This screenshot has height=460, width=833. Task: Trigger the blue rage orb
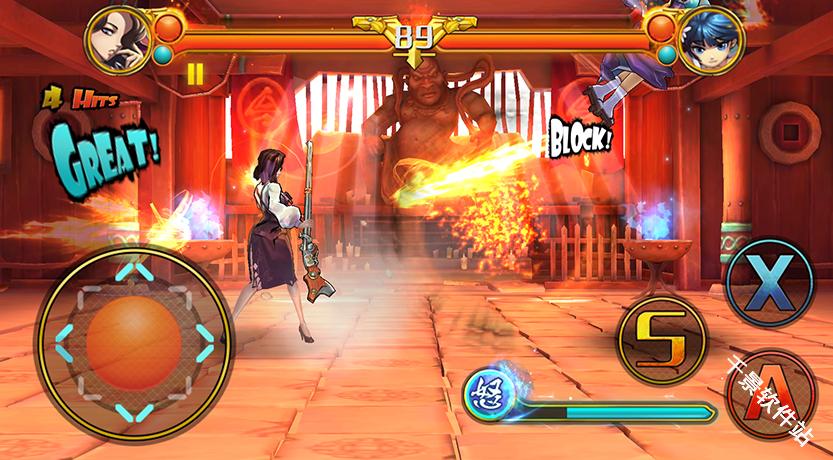point(490,387)
